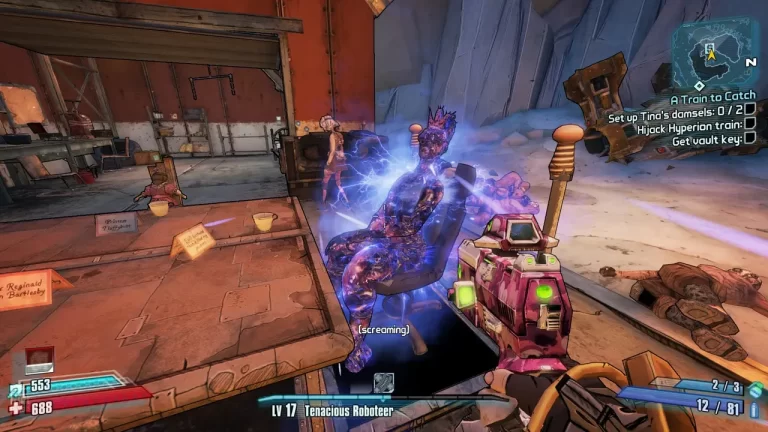Click the red cross health icon
Screen dimensions: 768x432
pyautogui.click(x=13, y=407)
